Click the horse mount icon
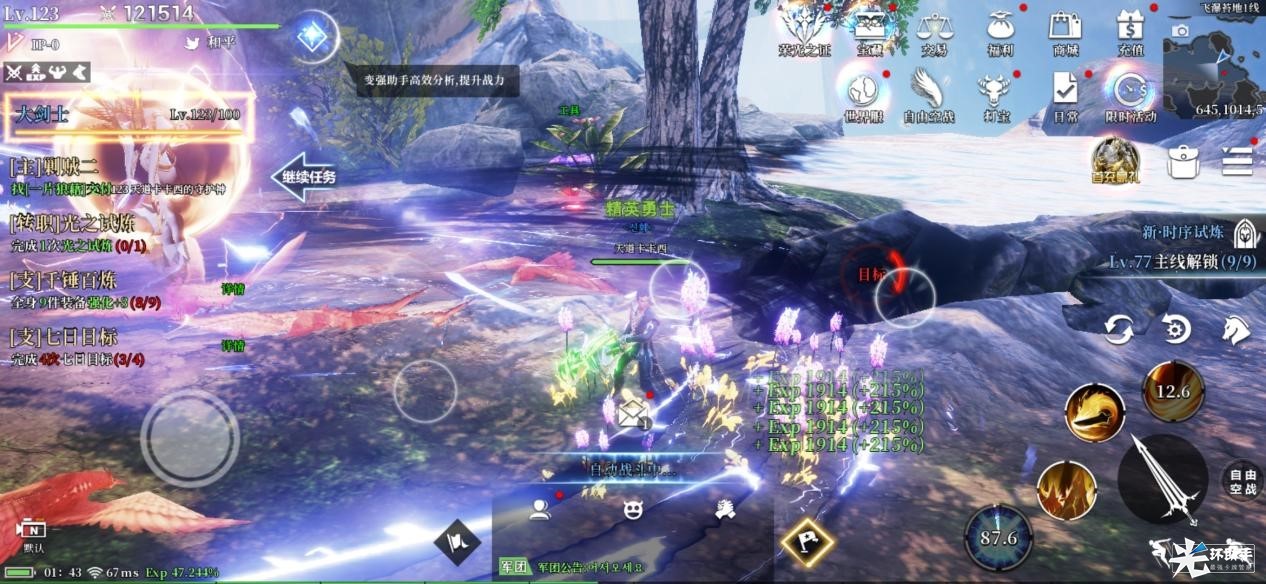Screen dimensions: 1266x584 point(1235,328)
